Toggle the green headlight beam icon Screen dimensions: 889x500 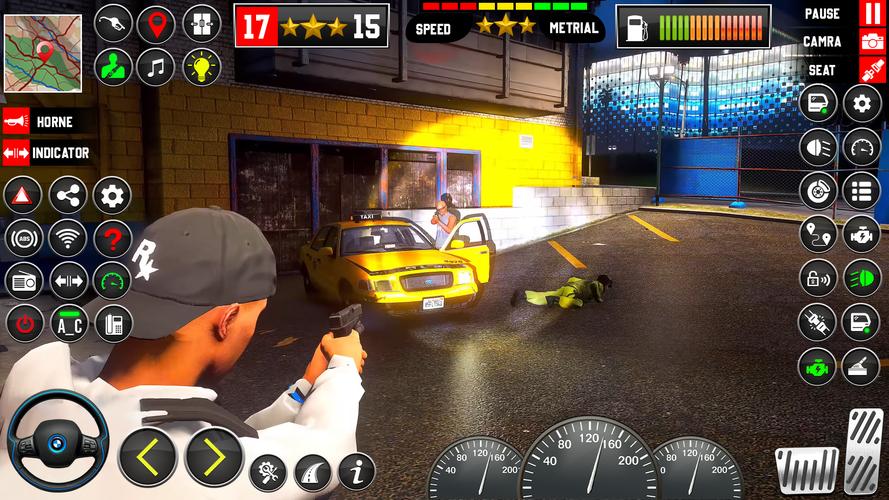point(862,277)
